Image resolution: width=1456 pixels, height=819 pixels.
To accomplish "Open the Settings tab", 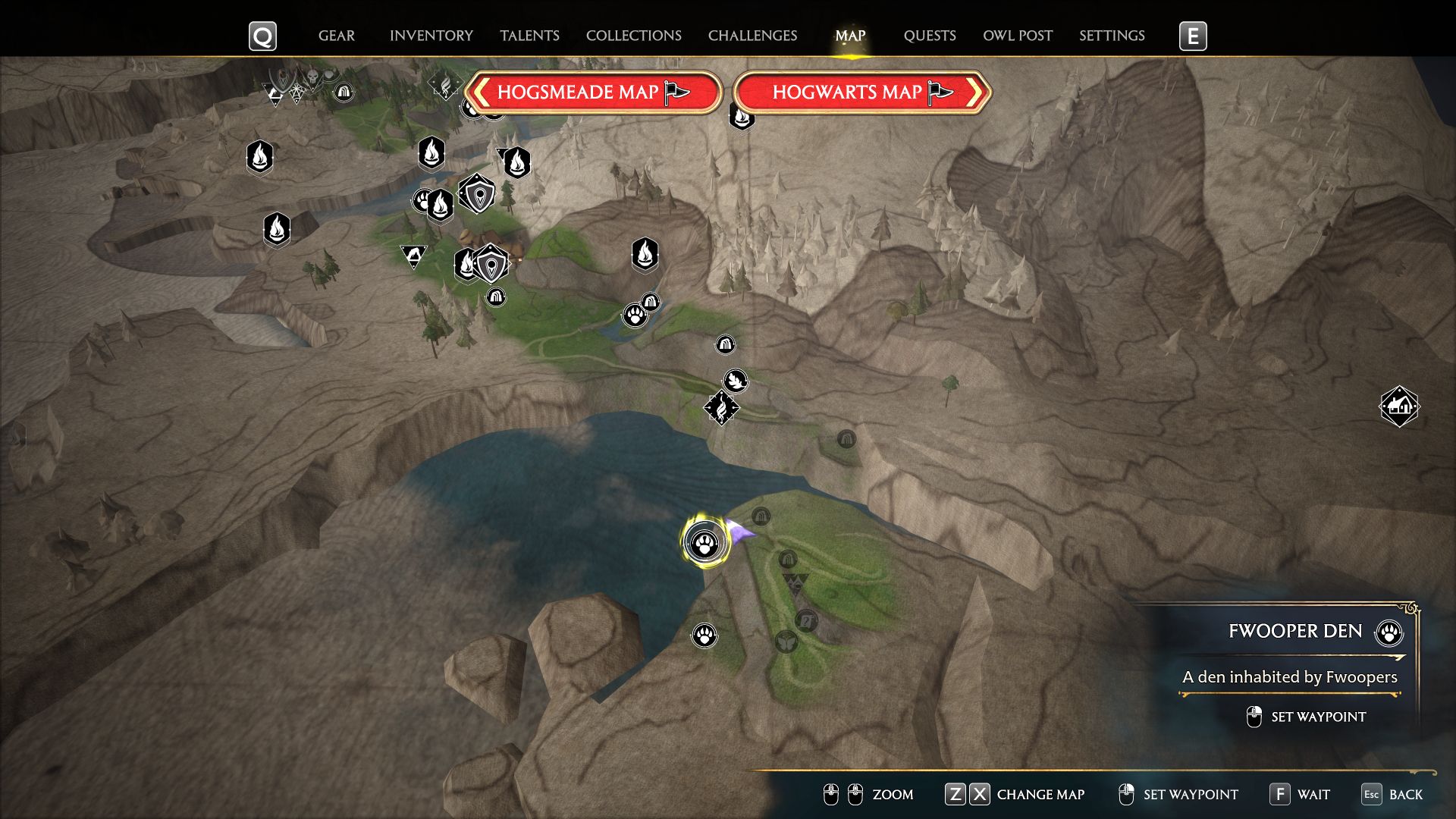I will (x=1112, y=36).
